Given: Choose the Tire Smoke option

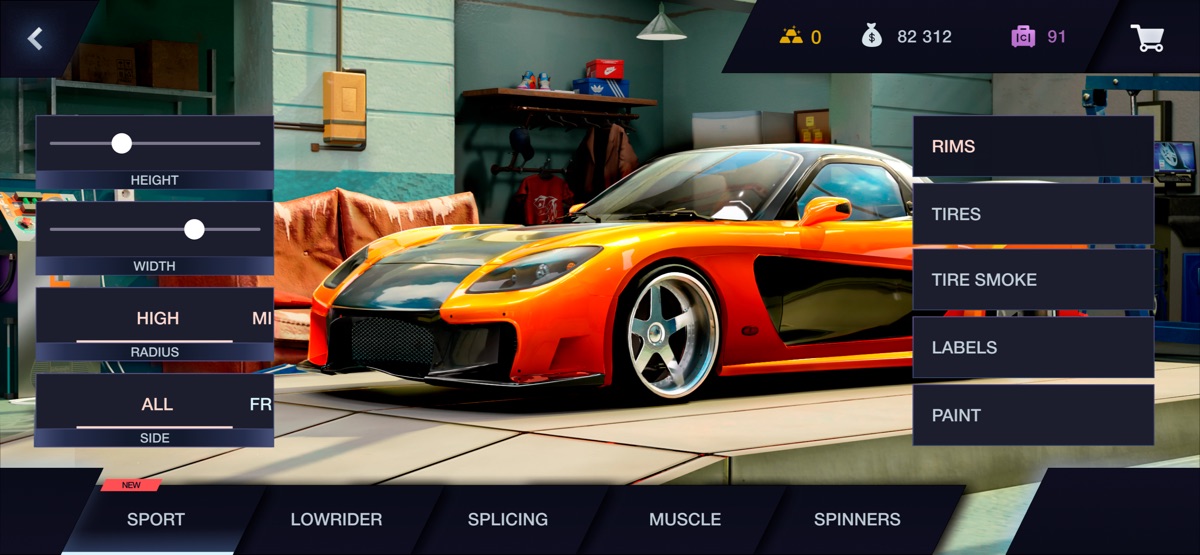Looking at the screenshot, I should click(x=1033, y=280).
